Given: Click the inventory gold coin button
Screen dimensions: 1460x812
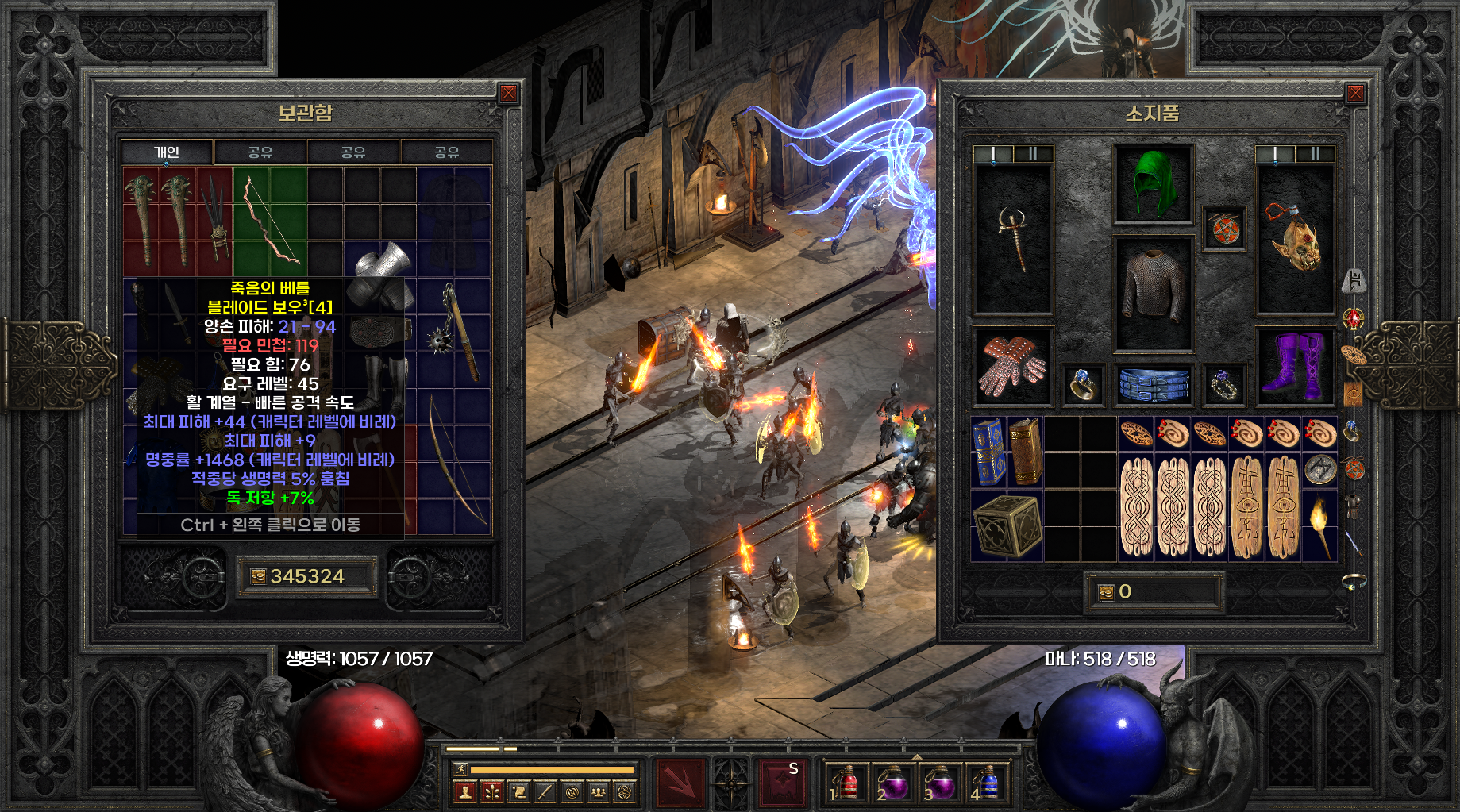Looking at the screenshot, I should pos(1106,592).
